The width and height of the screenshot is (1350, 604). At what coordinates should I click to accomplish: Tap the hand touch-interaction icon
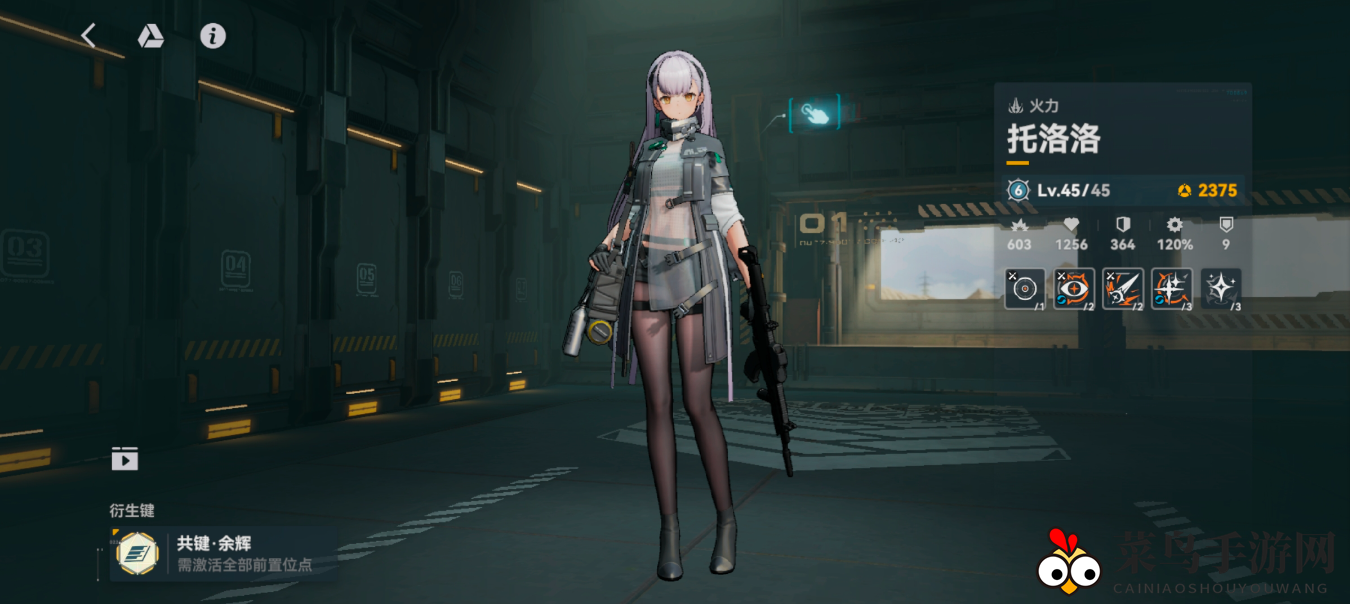(815, 113)
